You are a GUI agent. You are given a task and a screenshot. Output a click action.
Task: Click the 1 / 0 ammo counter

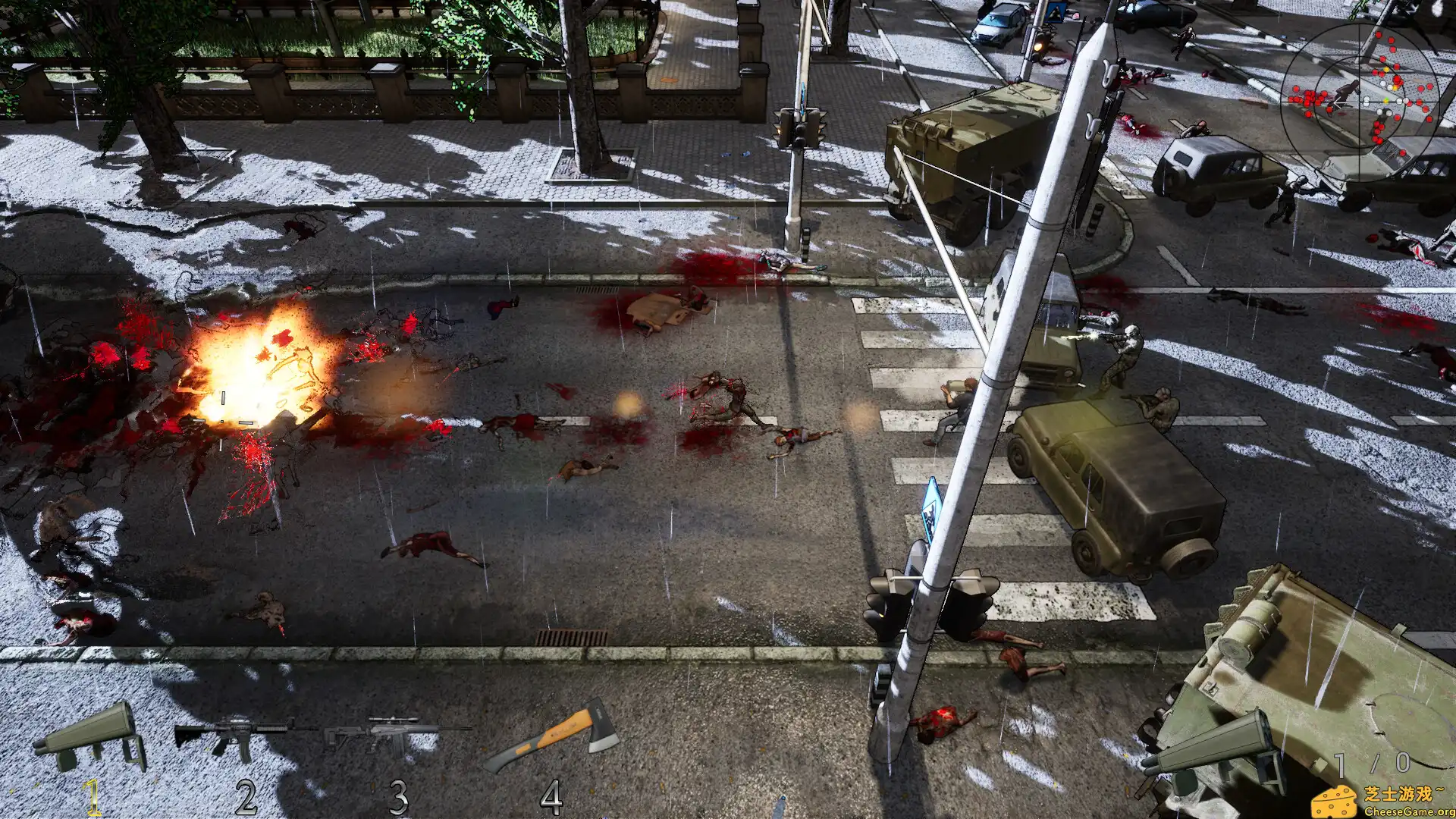(x=1371, y=762)
